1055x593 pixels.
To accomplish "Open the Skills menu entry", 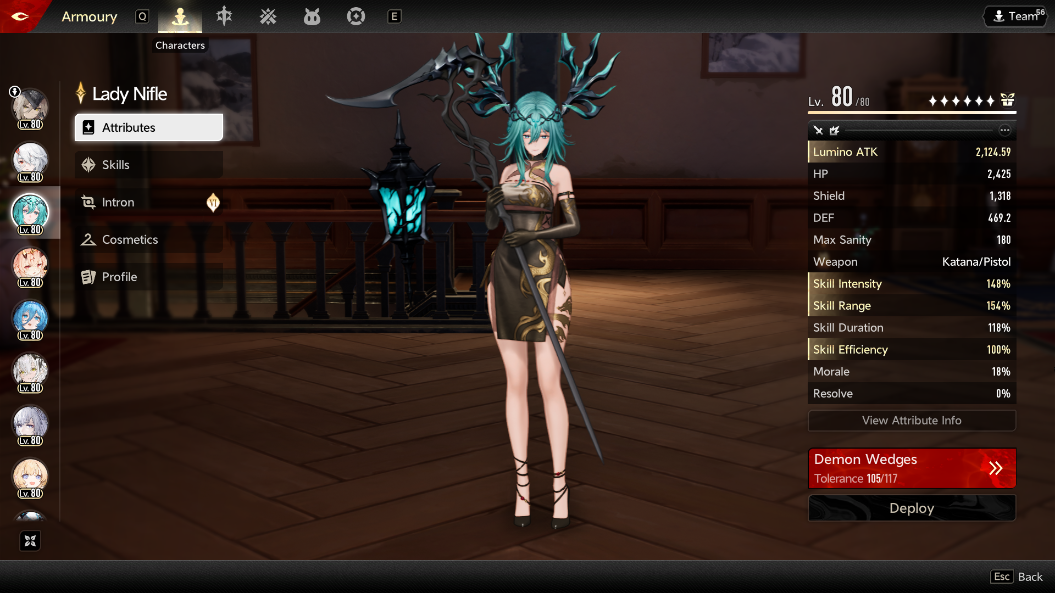I will [148, 165].
